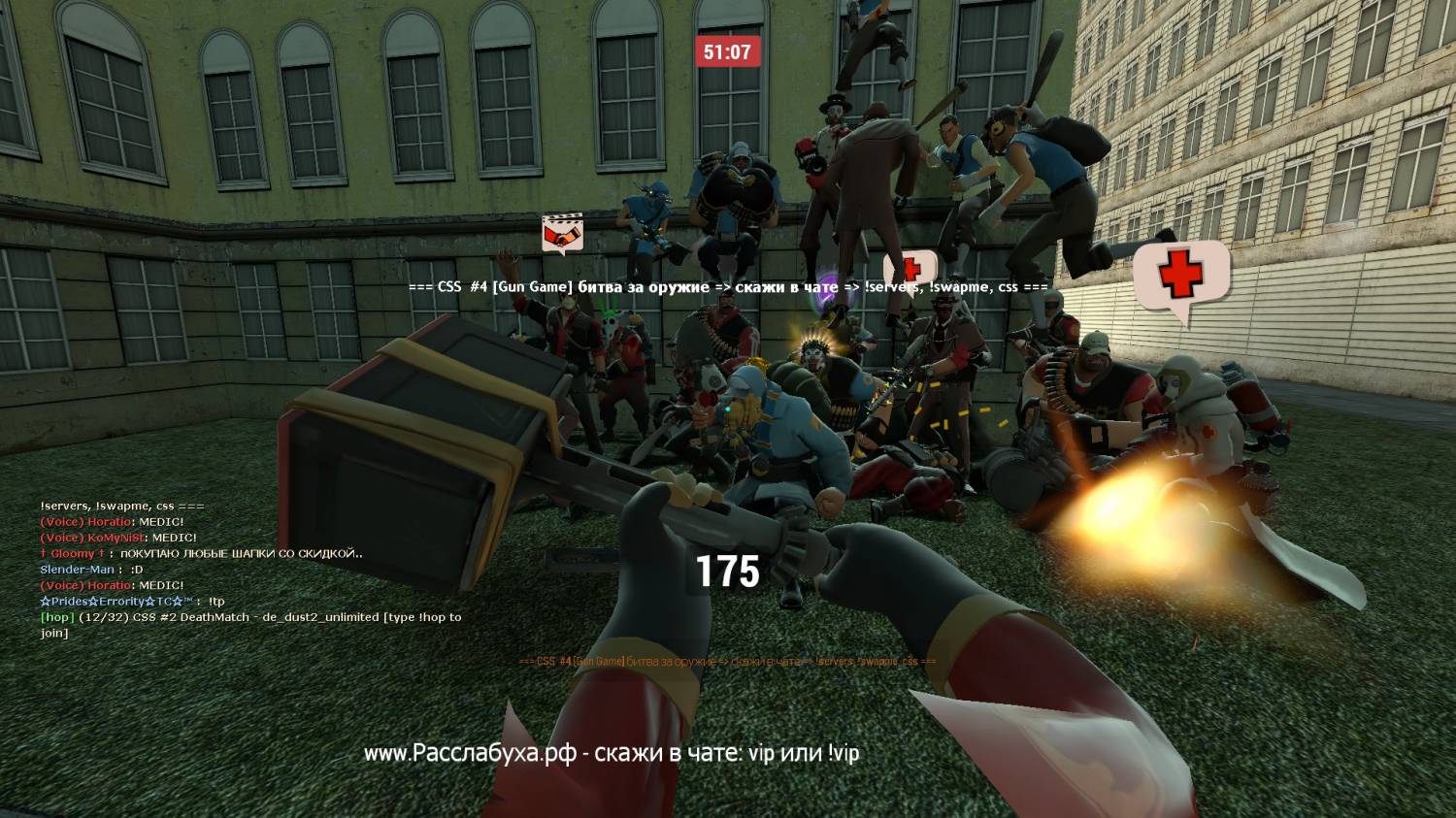1456x818 pixels.
Task: Select Slender-Man's ":D" chat line
Action: tap(91, 570)
